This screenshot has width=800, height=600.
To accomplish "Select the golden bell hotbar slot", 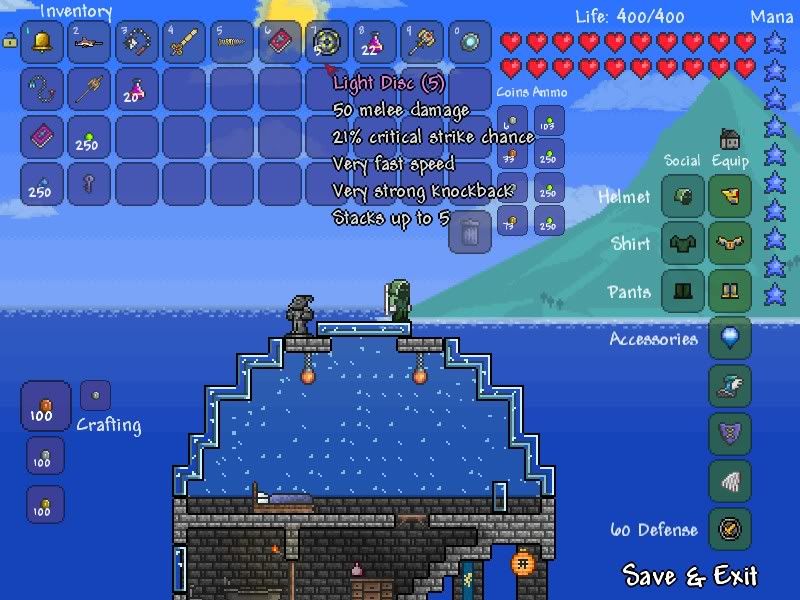I will pyautogui.click(x=42, y=43).
